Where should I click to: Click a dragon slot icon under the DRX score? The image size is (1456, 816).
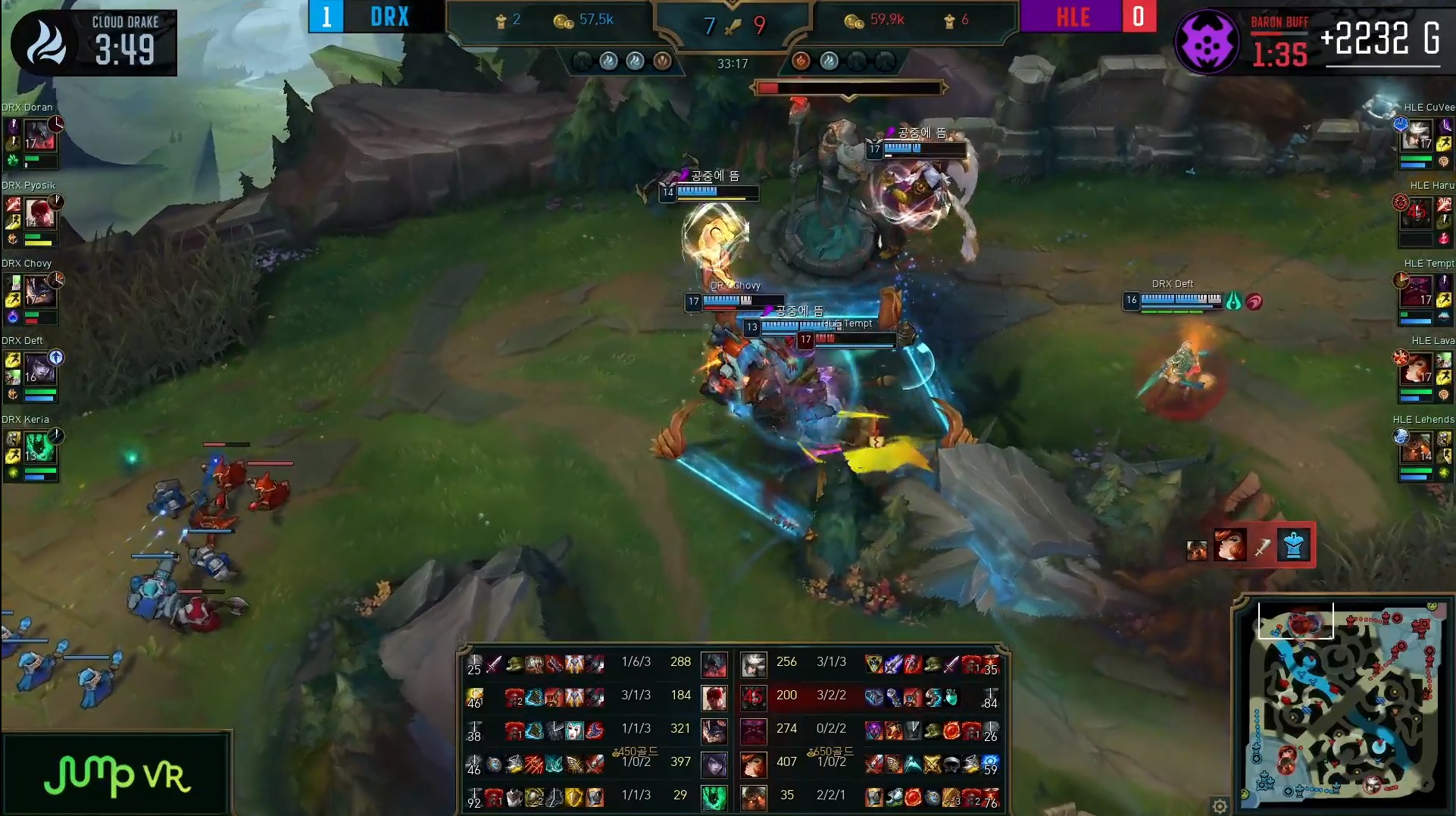pos(610,62)
